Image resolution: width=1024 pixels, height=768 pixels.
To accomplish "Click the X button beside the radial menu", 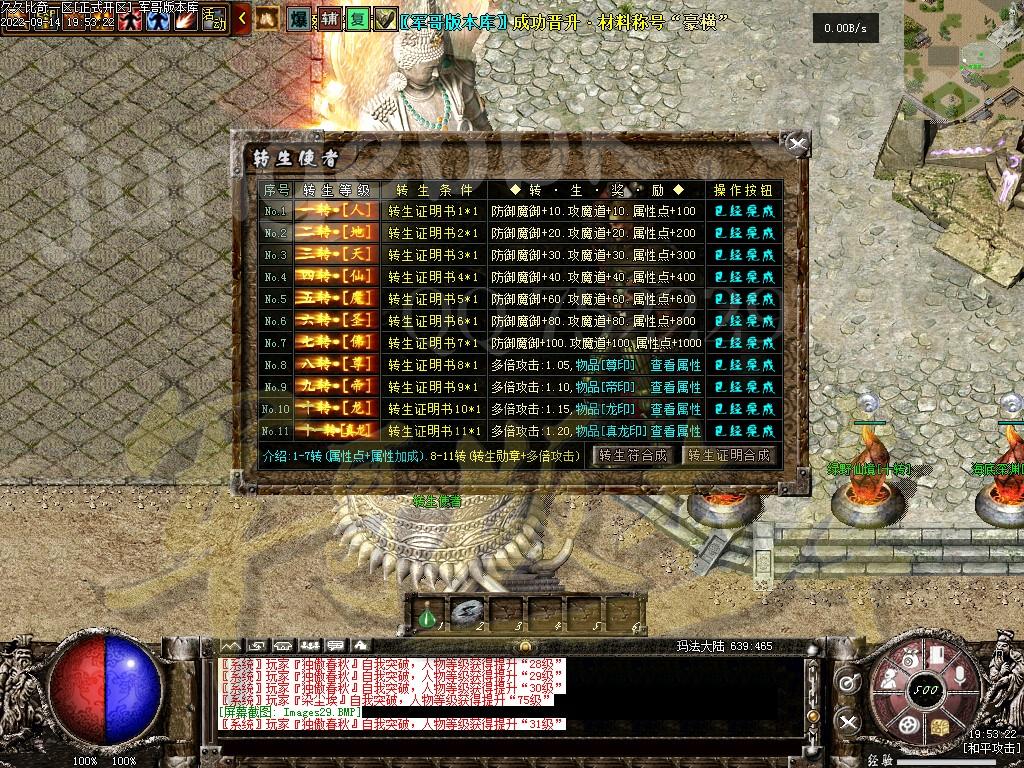I will pos(848,720).
